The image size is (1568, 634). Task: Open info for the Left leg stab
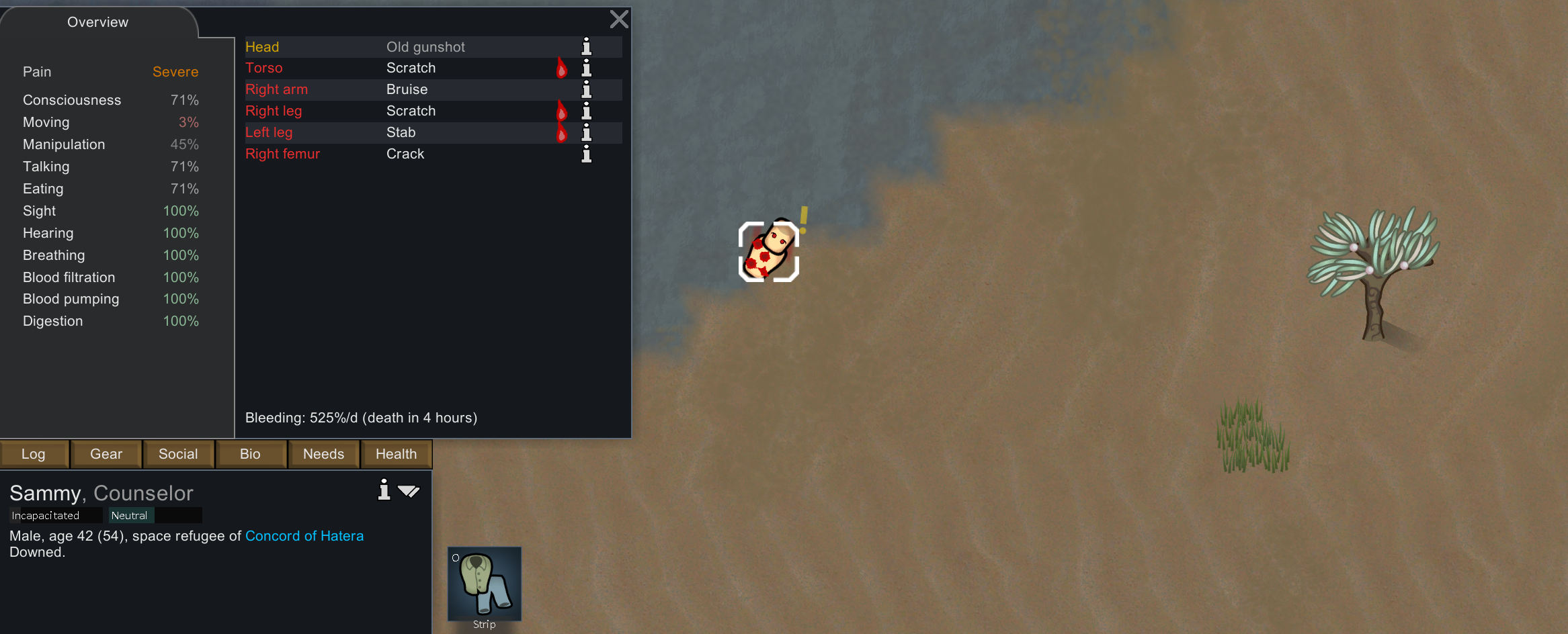[586, 132]
